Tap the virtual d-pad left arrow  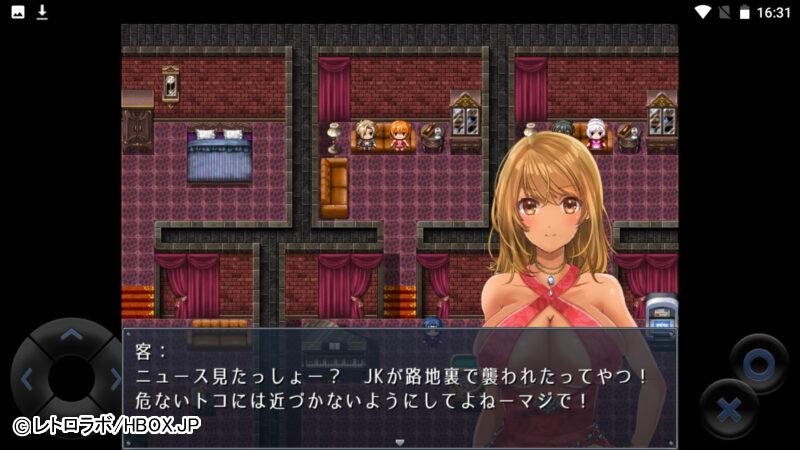(27, 379)
